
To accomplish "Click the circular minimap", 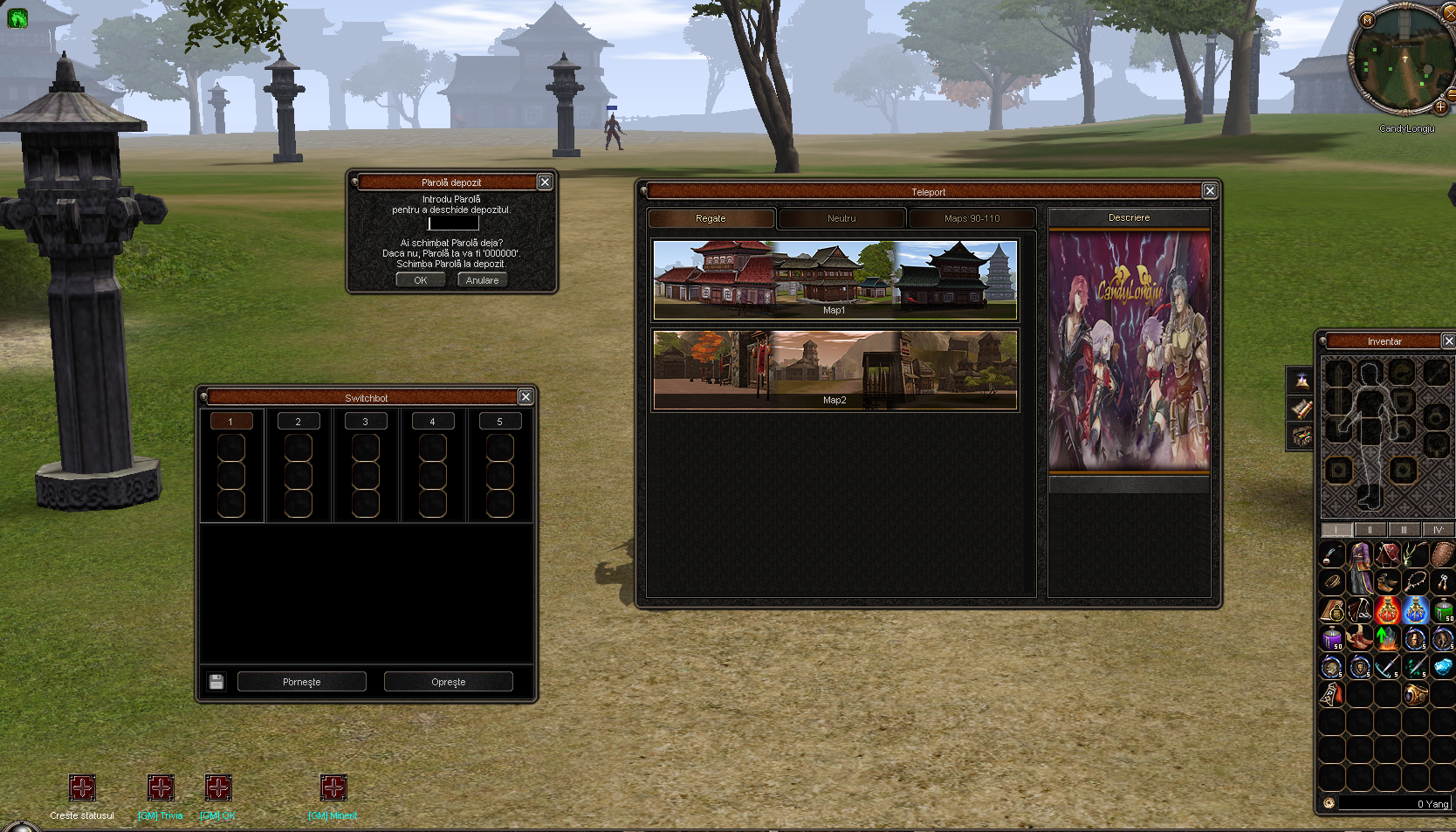I will 1402,59.
